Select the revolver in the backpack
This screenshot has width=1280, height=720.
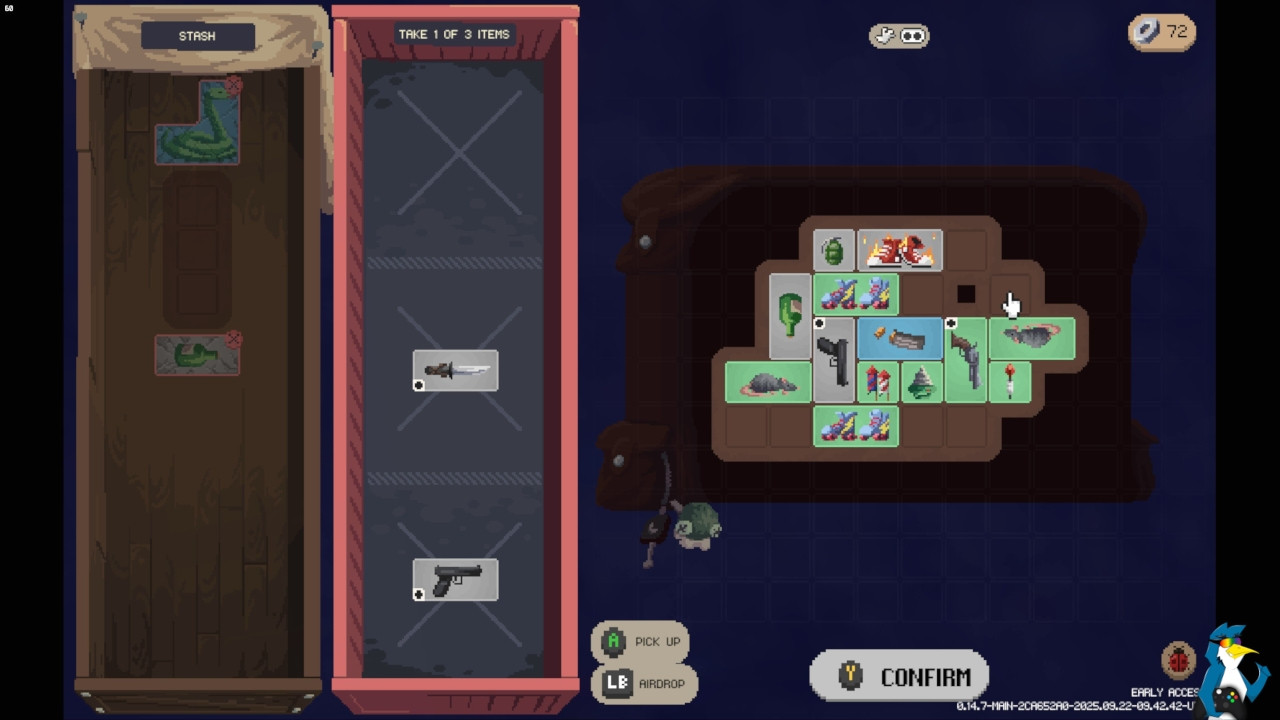966,360
